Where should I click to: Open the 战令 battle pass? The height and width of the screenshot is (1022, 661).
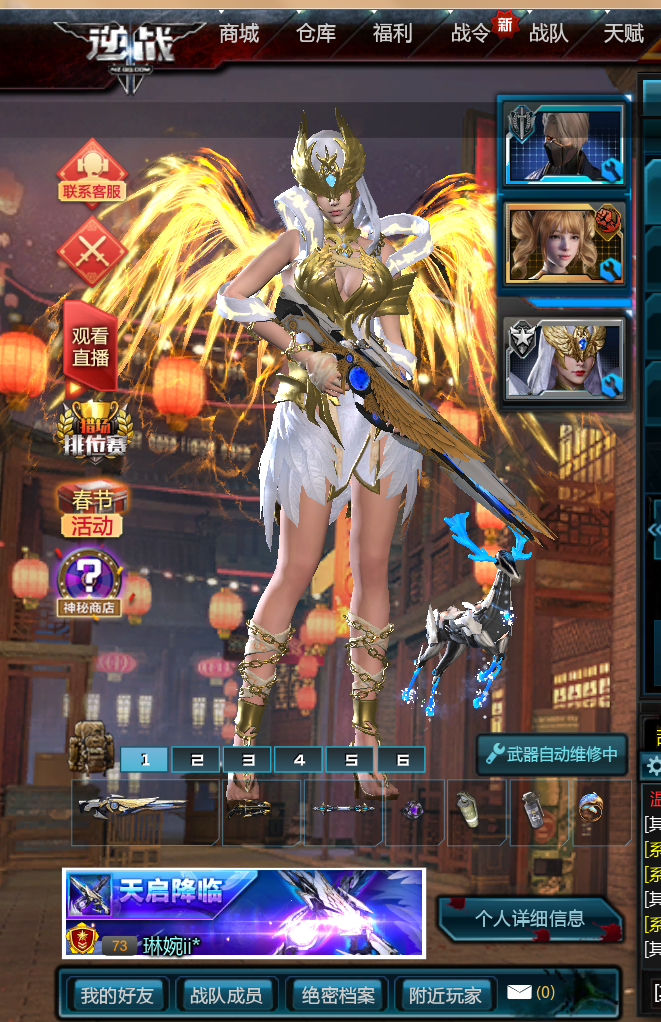[x=470, y=34]
